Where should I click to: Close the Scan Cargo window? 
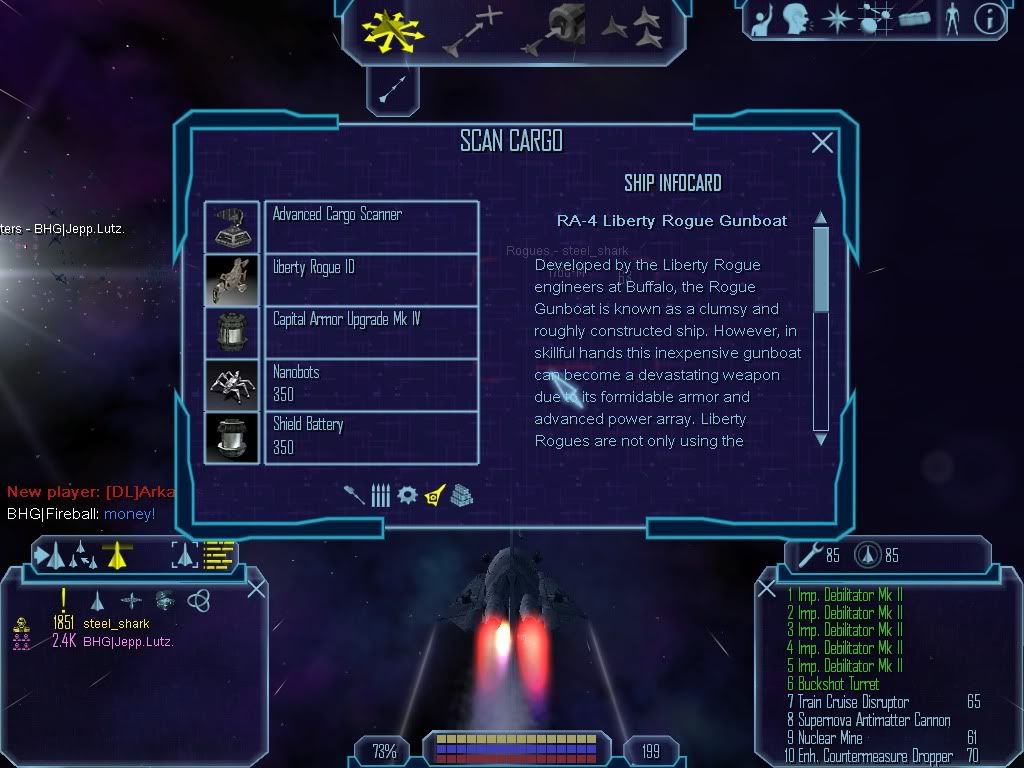coord(822,143)
